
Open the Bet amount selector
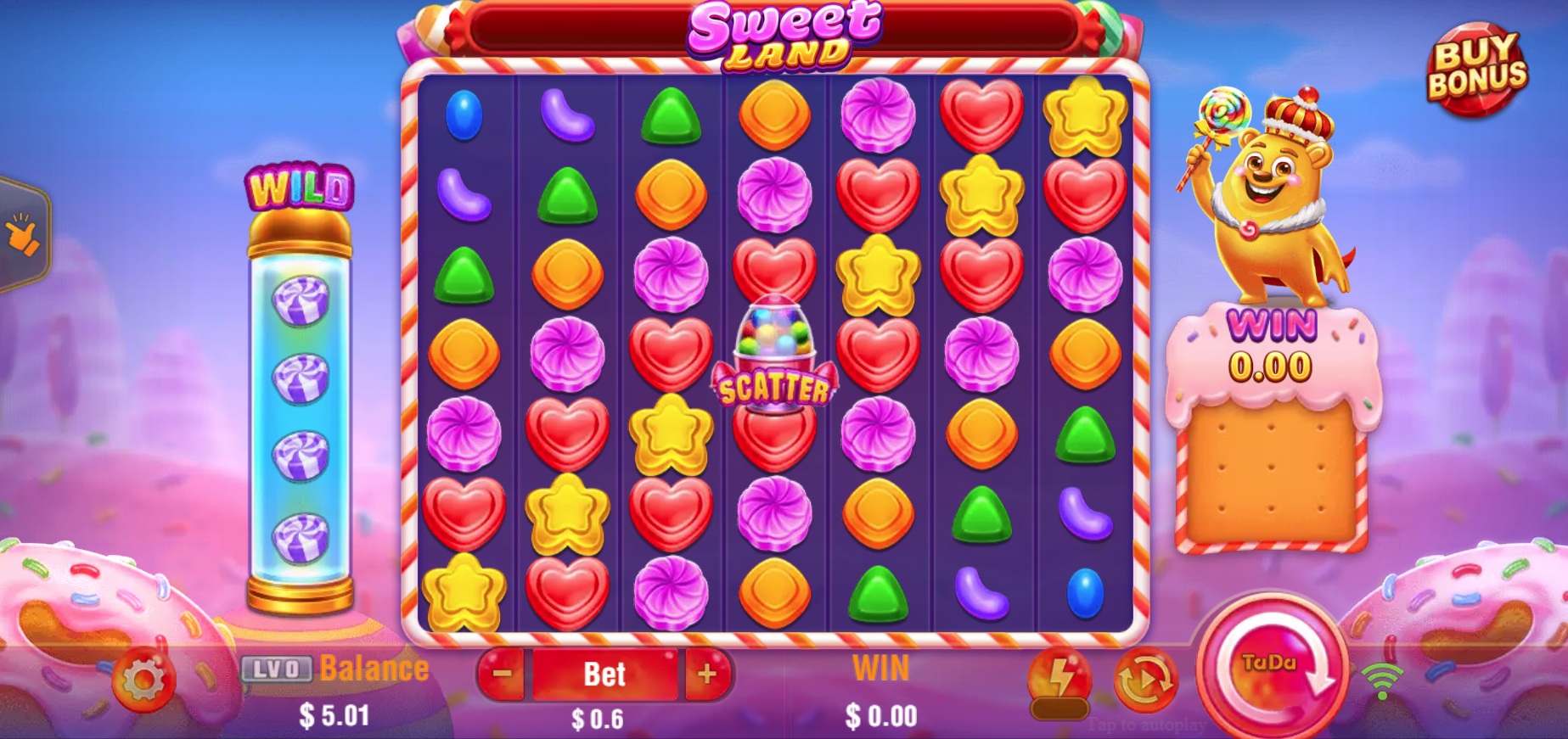point(604,673)
